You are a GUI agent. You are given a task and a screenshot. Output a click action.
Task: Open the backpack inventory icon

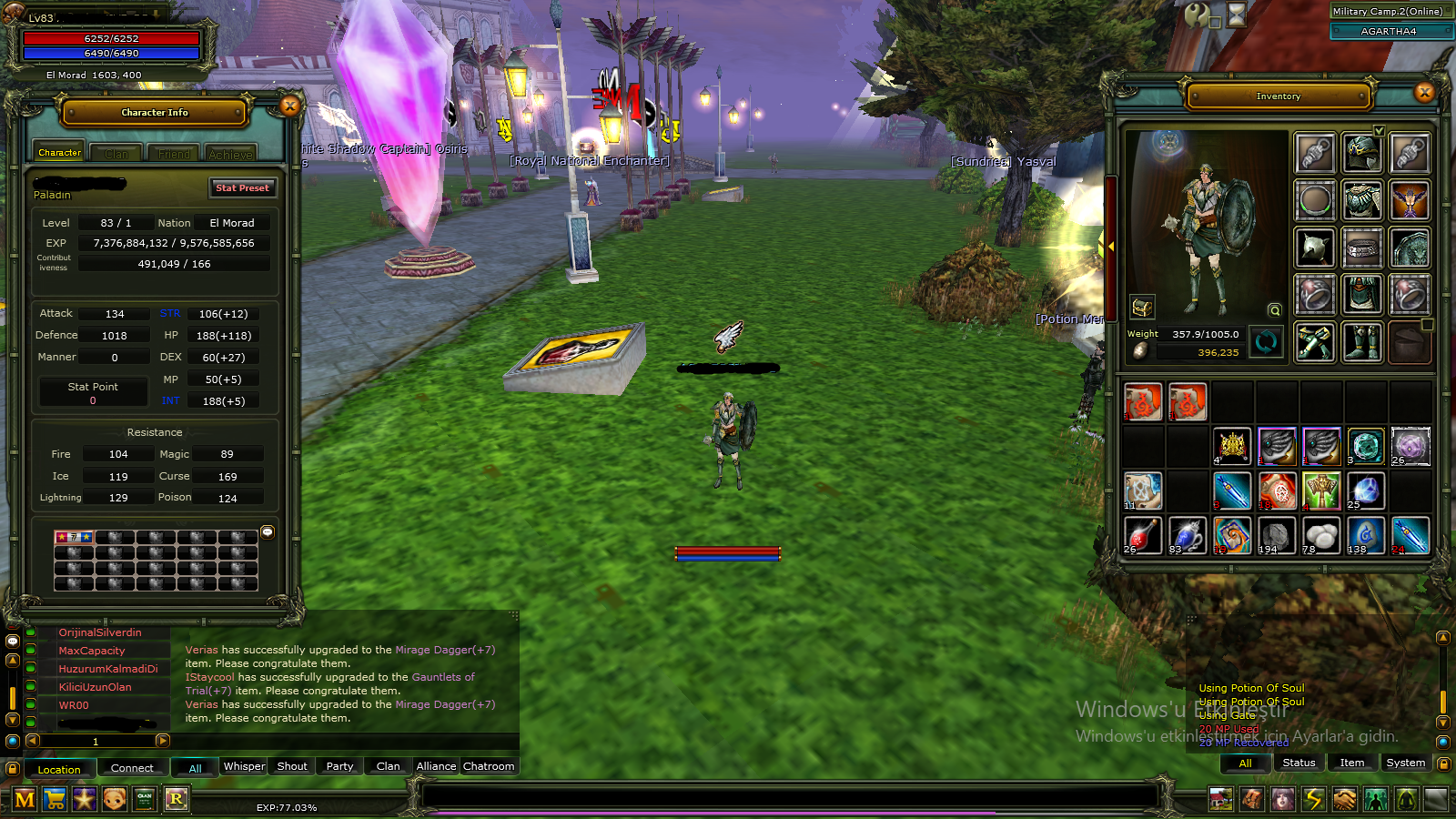click(x=1251, y=798)
